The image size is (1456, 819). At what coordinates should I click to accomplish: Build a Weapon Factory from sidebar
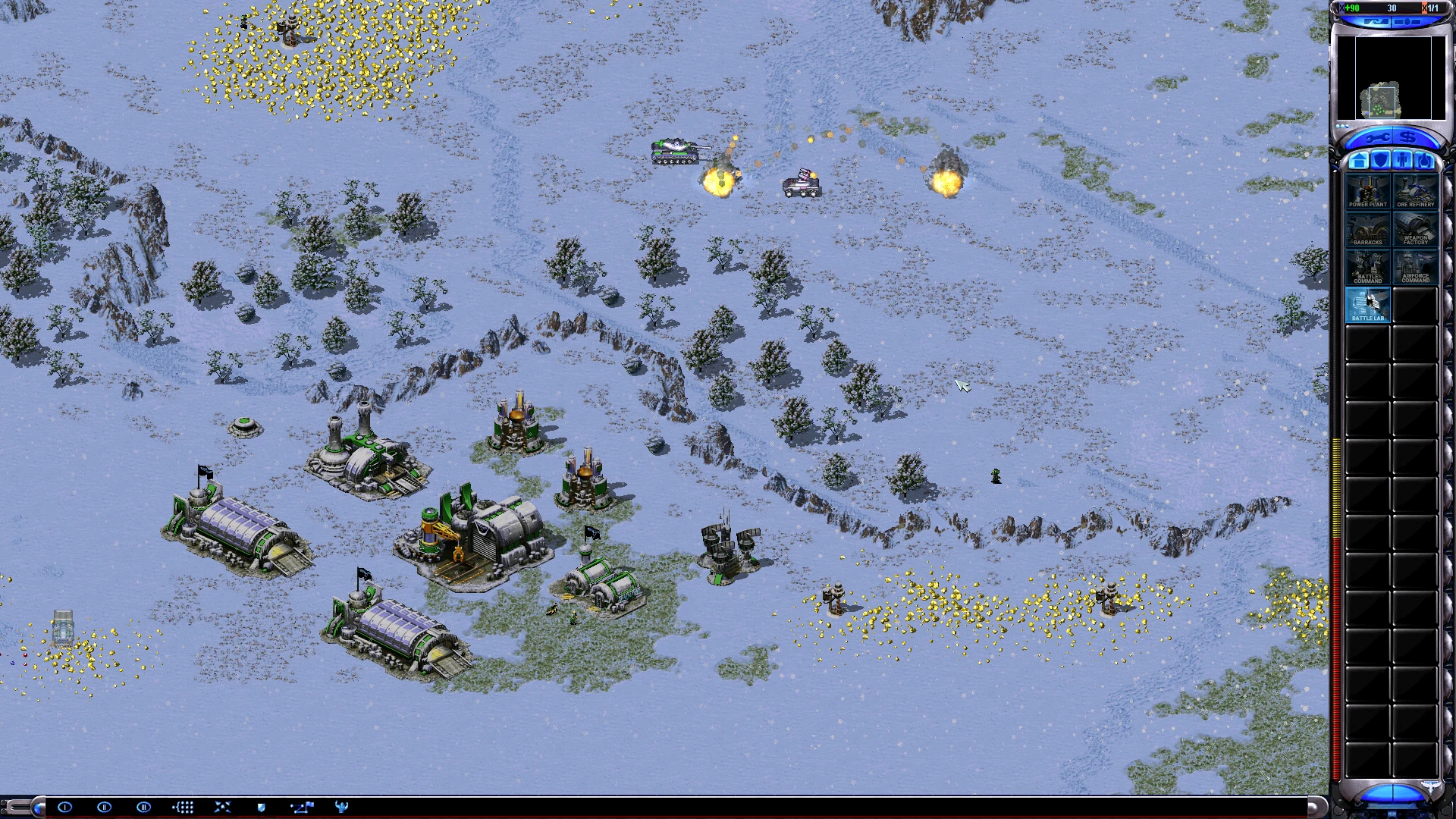coord(1415,229)
